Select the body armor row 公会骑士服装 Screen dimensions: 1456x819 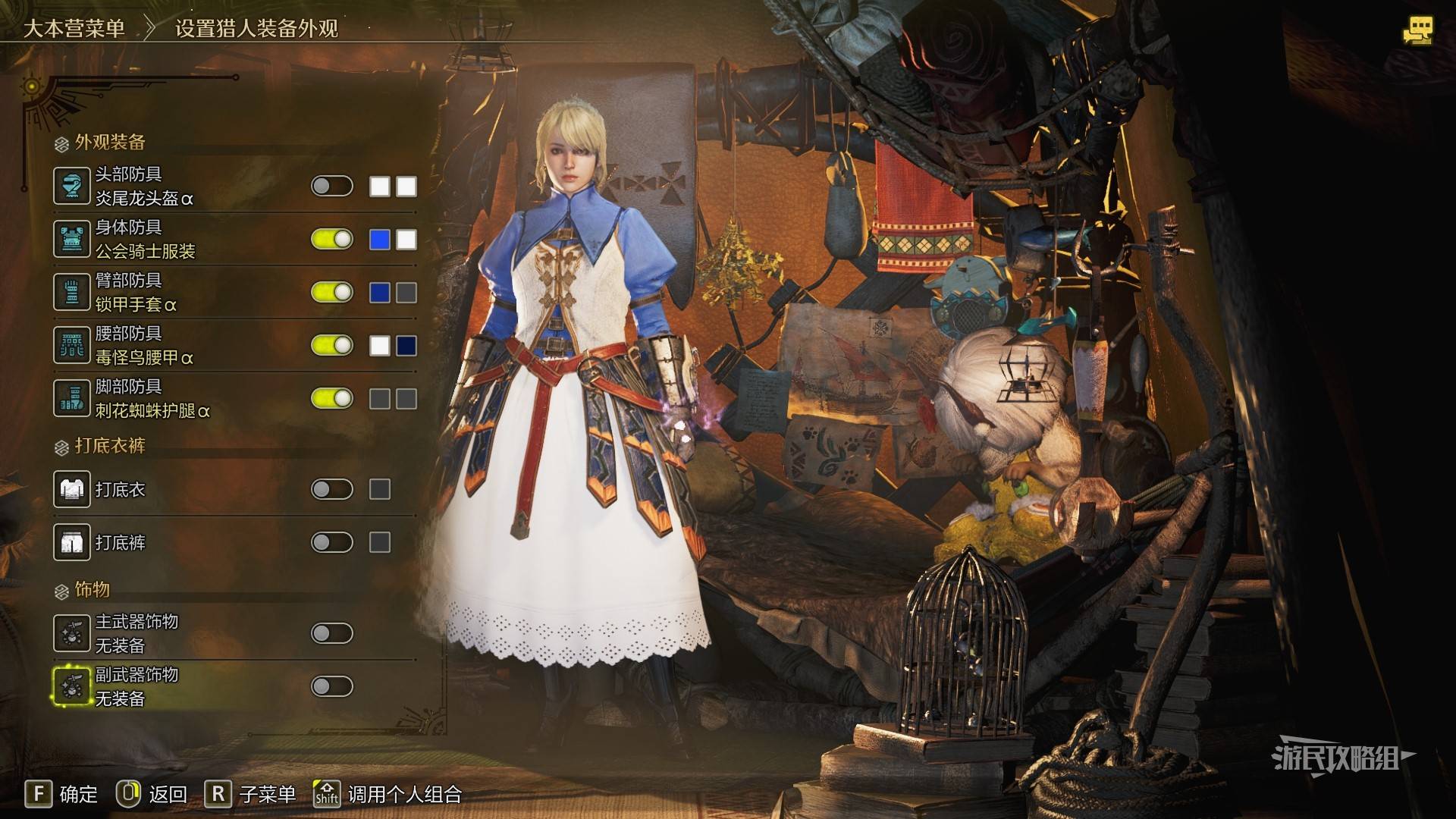(x=144, y=240)
